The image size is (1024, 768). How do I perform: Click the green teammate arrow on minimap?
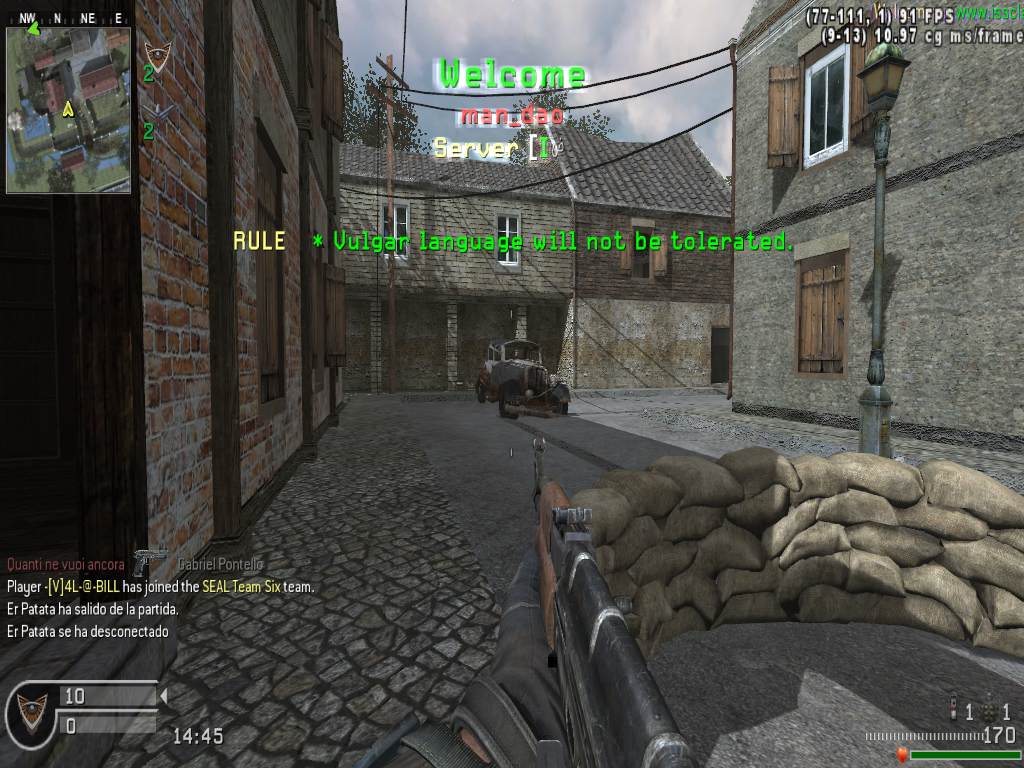click(x=33, y=29)
